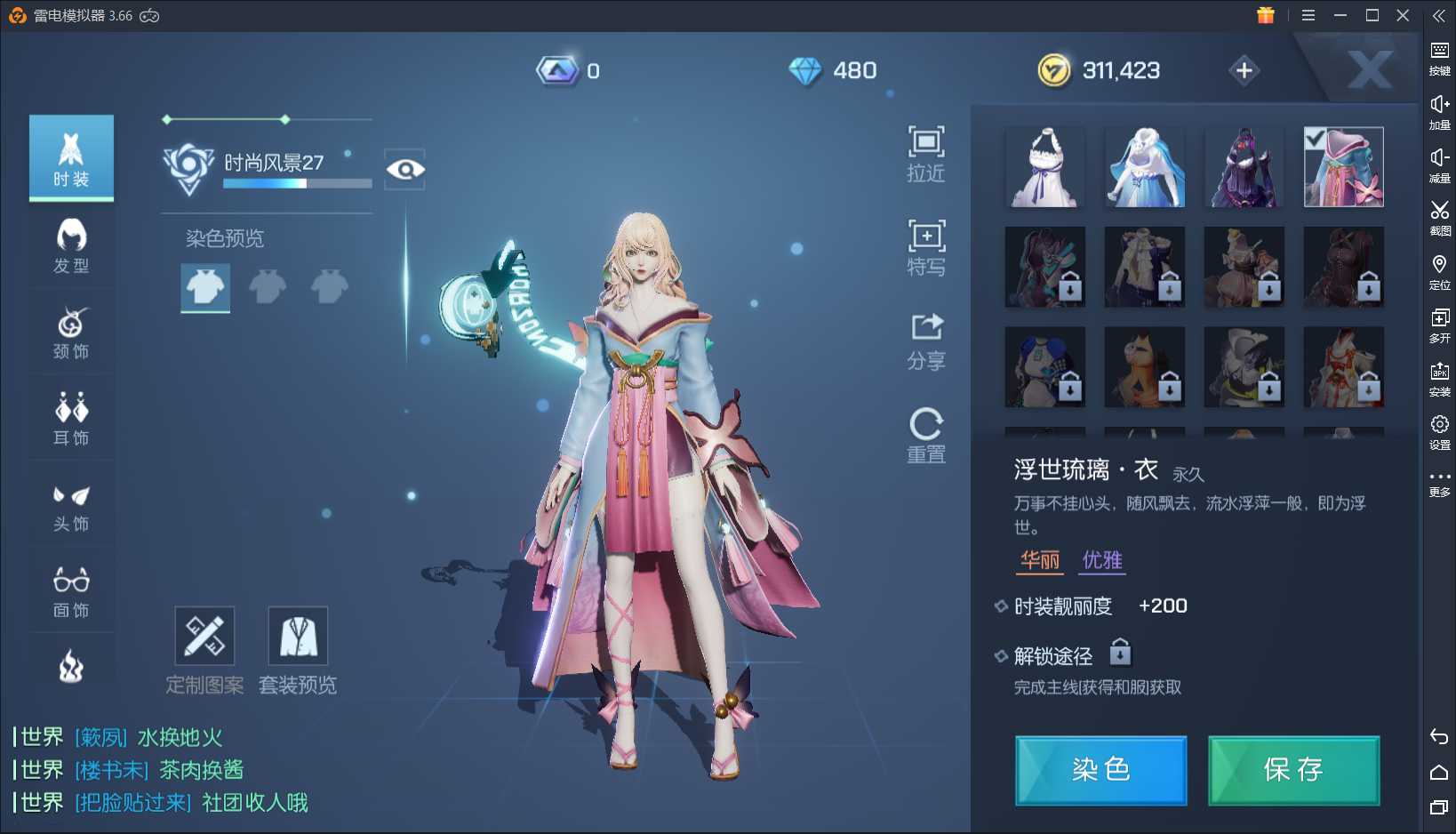Switch to the 时装 outfit tab
Viewport: 1456px width, 834px height.
click(x=71, y=158)
